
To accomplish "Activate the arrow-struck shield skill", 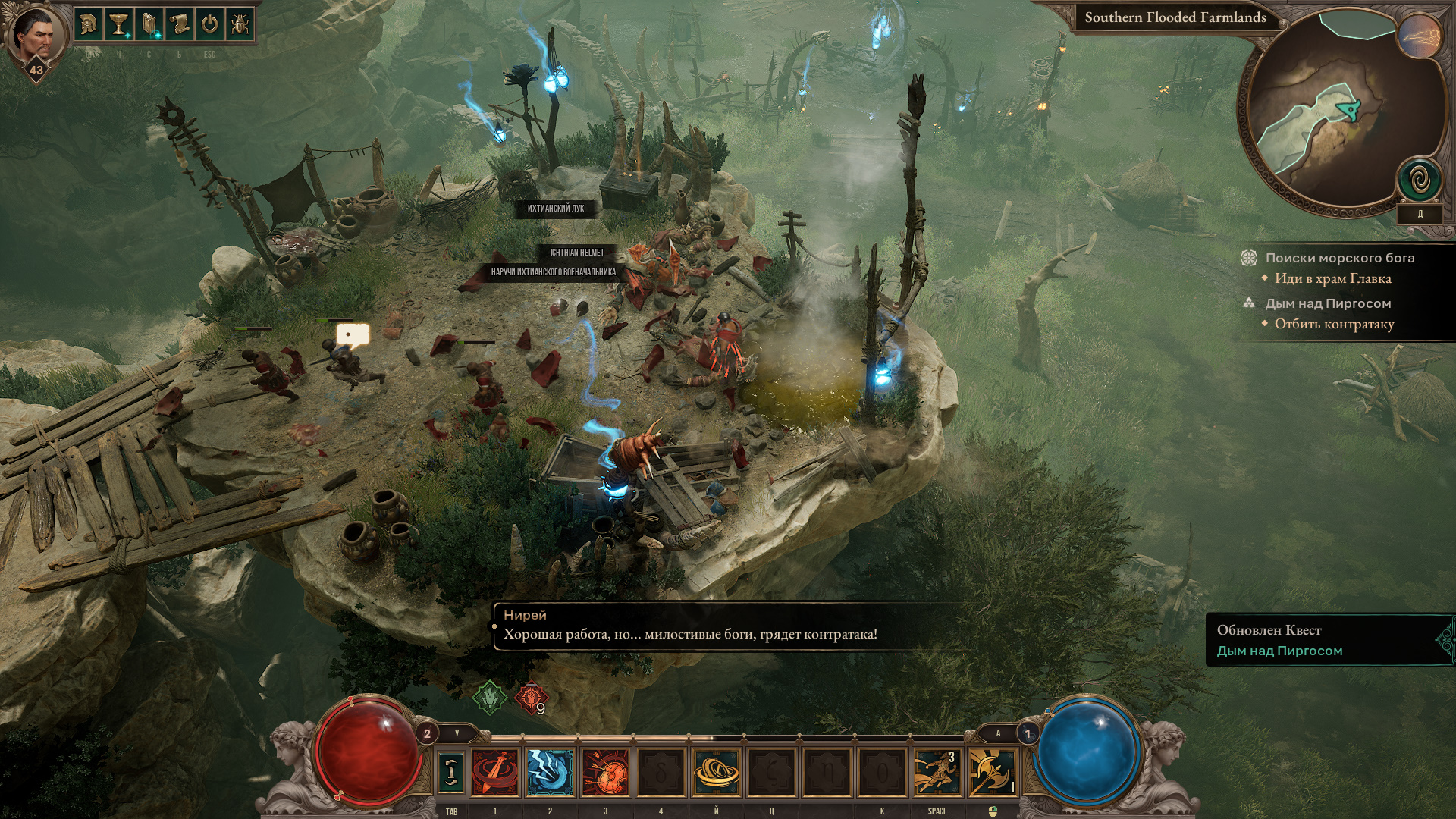I will click(x=605, y=771).
